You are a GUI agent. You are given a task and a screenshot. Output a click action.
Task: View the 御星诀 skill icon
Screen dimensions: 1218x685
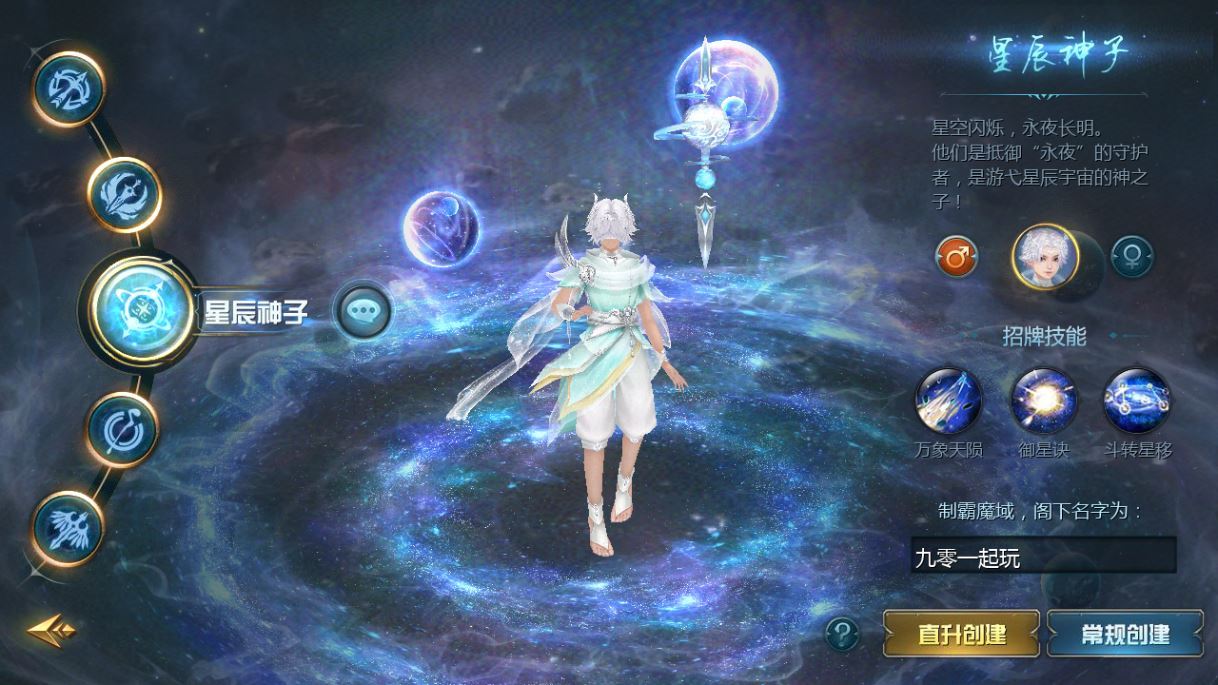click(1044, 401)
